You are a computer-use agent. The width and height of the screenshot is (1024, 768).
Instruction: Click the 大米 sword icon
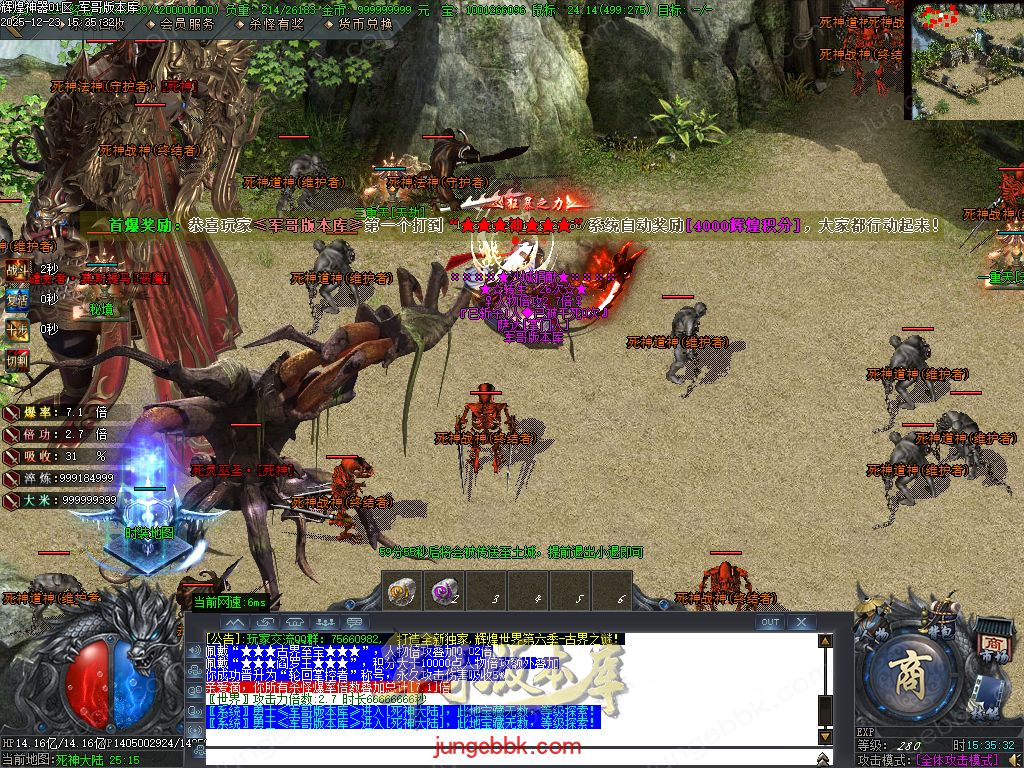(x=11, y=499)
